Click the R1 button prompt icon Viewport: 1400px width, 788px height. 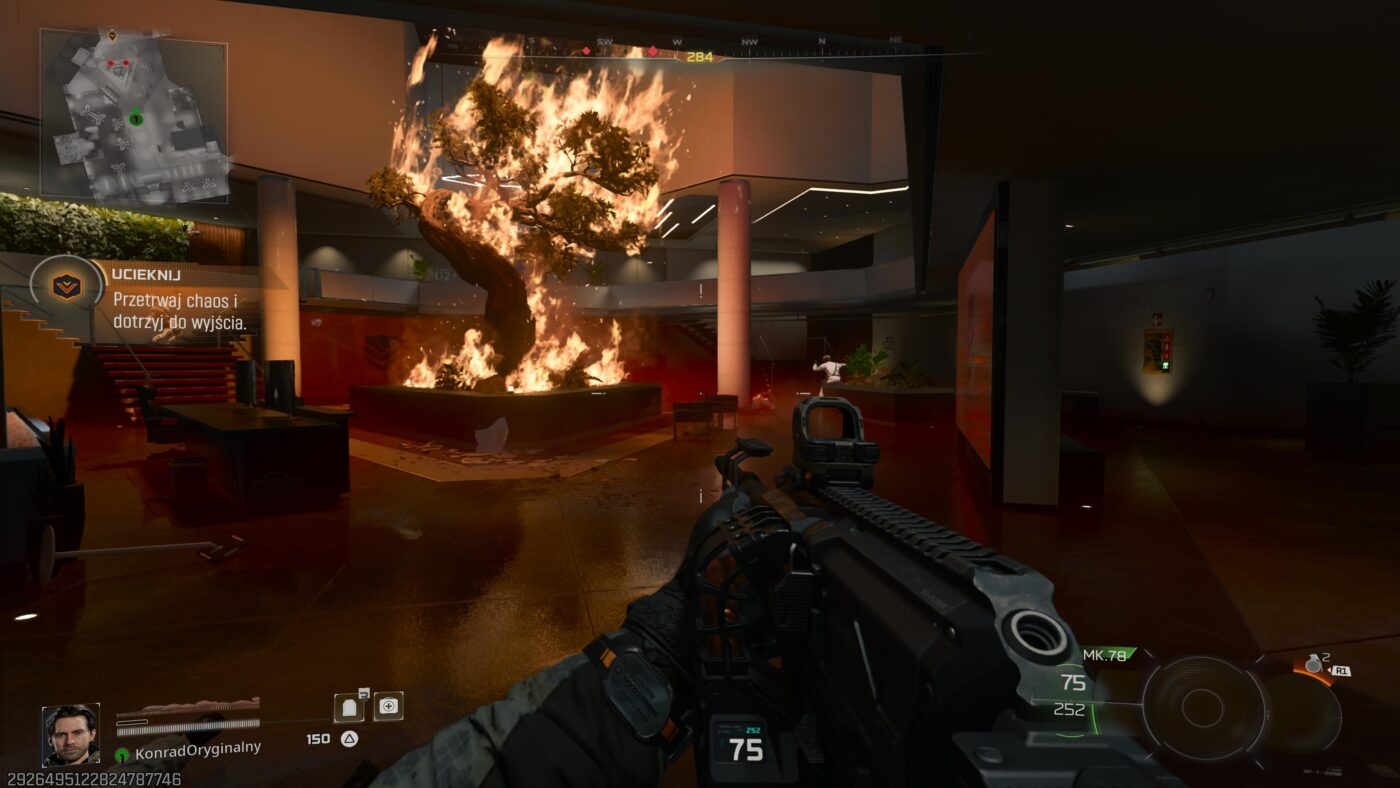[1342, 669]
